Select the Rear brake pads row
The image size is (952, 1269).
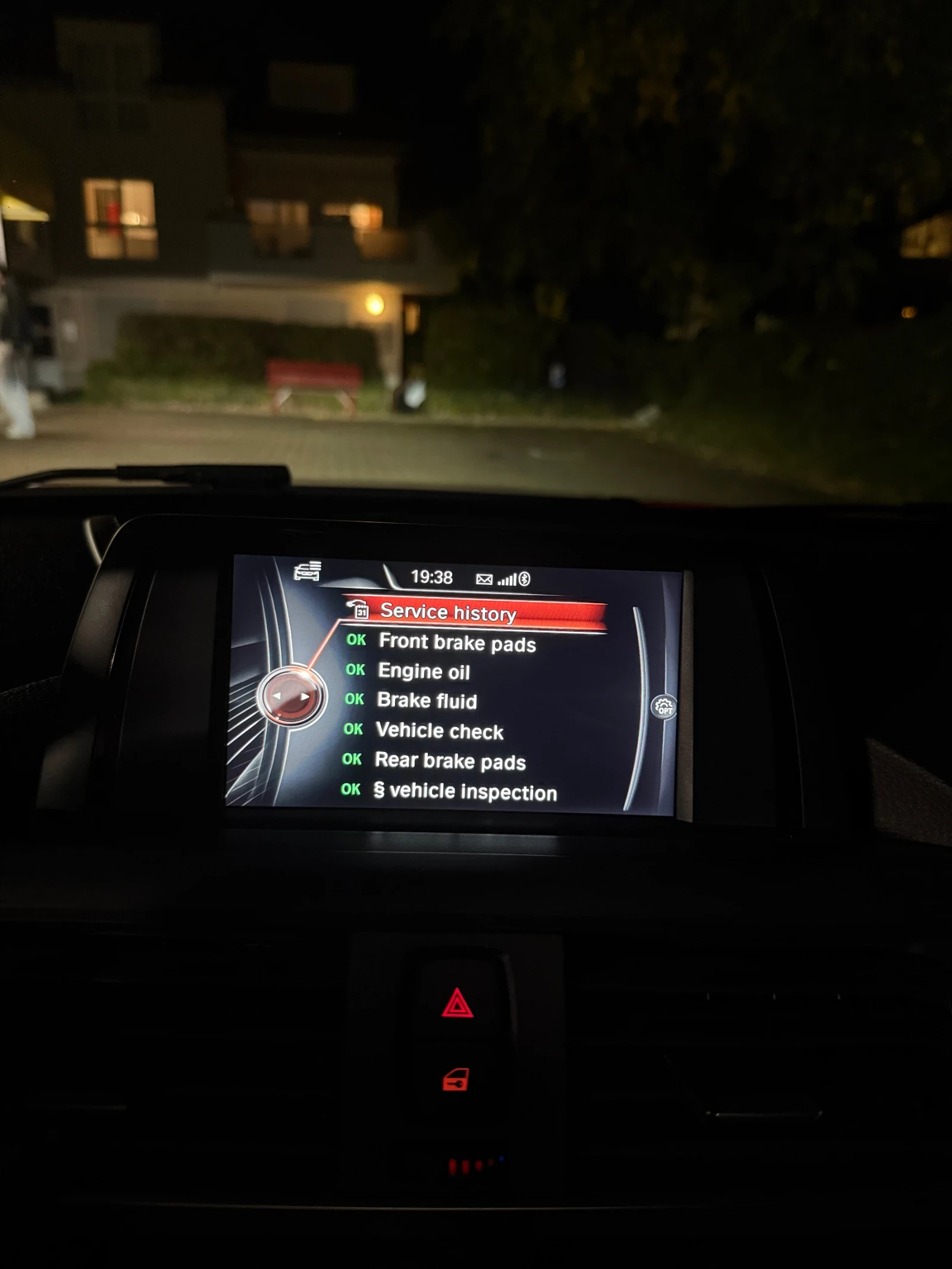click(450, 761)
